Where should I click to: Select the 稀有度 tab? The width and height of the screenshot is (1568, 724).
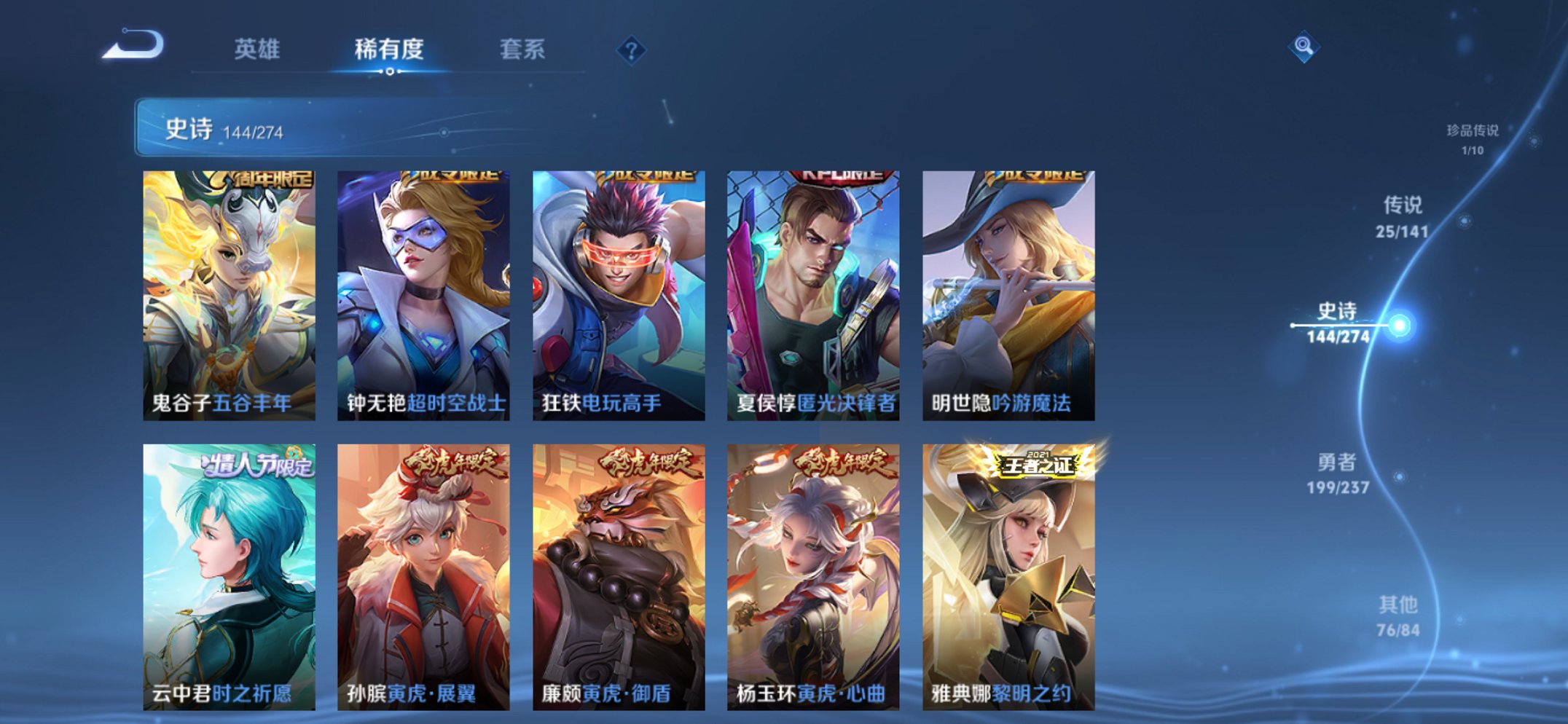(389, 47)
